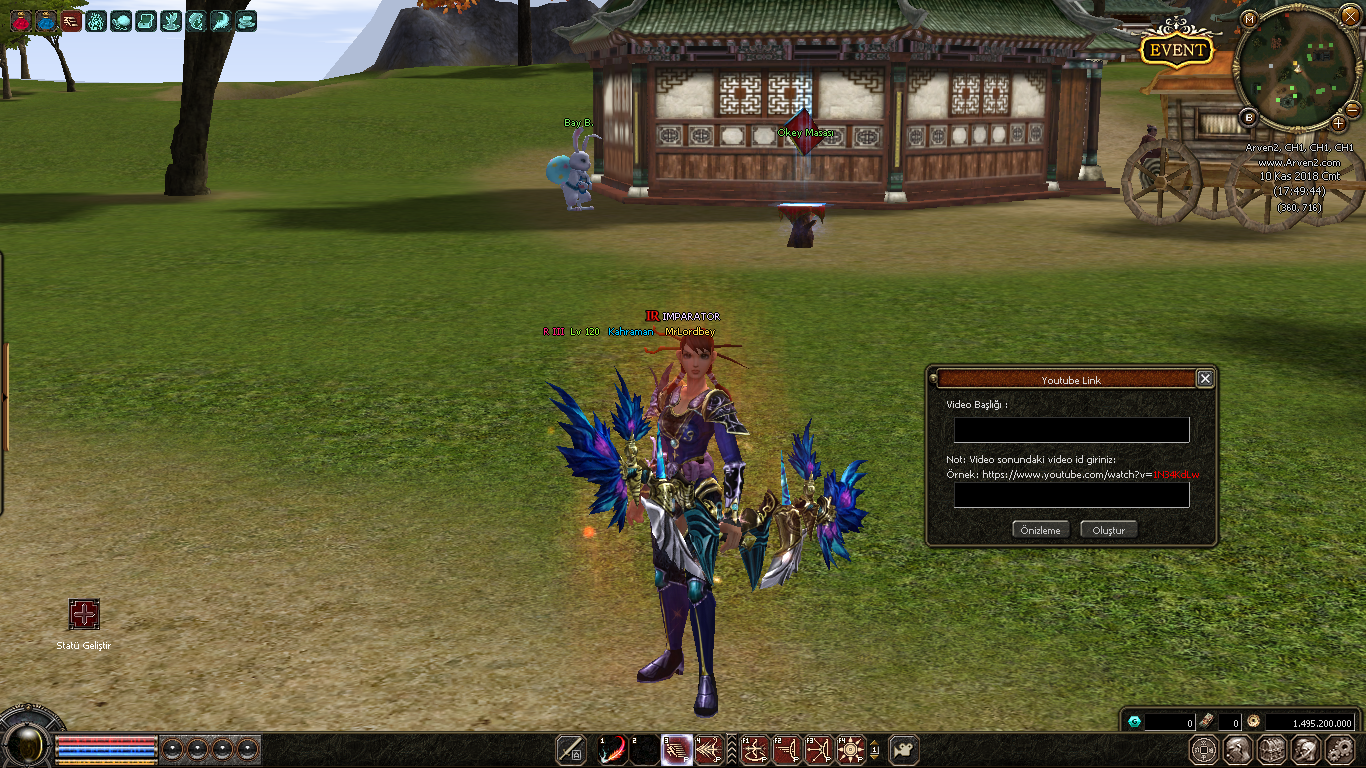1366x768 pixels.
Task: Click the B button beside the minimap
Action: pyautogui.click(x=1249, y=117)
